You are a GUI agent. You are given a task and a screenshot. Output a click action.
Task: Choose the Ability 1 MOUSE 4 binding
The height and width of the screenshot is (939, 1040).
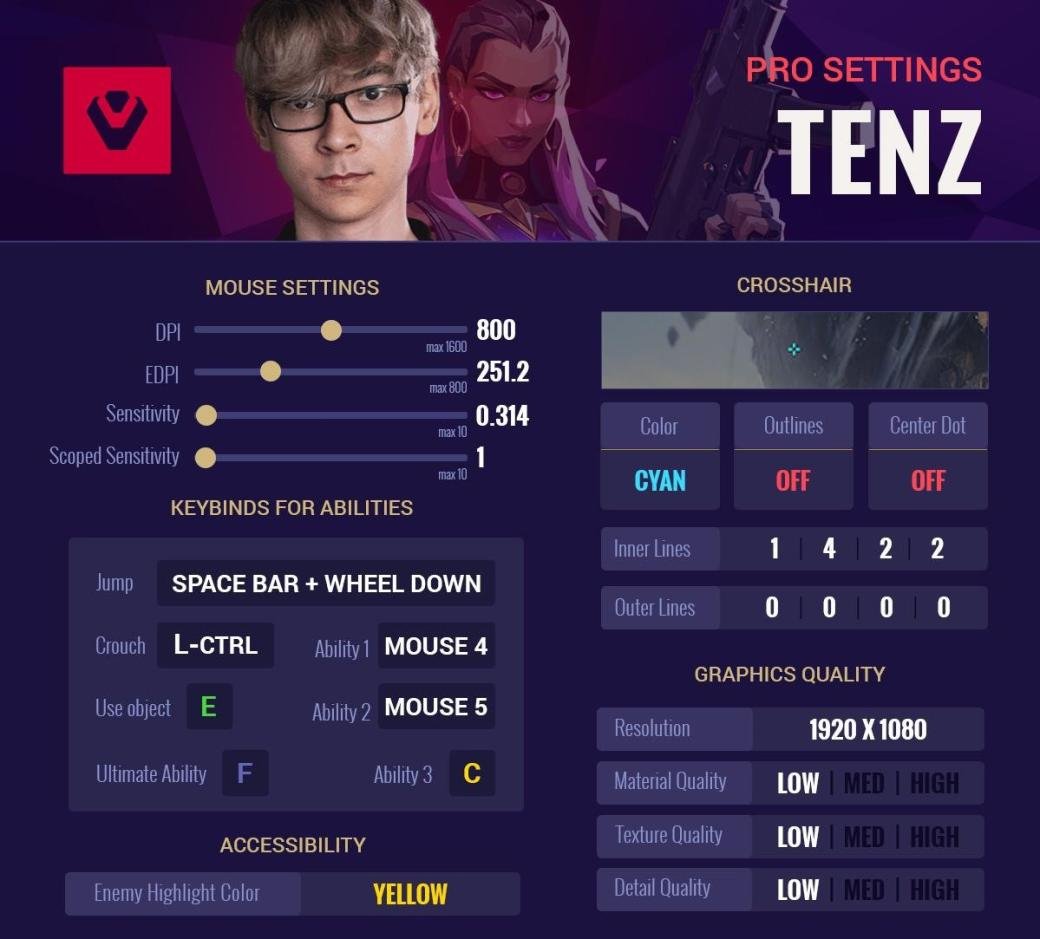tap(436, 647)
